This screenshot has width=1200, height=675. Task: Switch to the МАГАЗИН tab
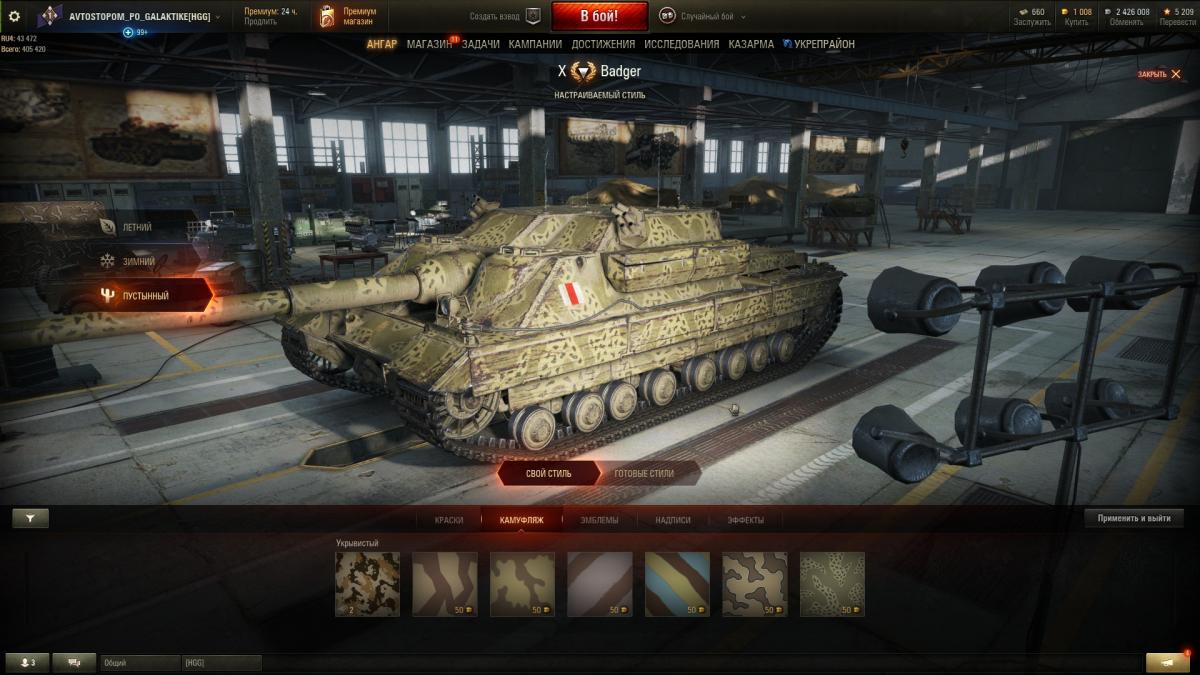pos(429,44)
